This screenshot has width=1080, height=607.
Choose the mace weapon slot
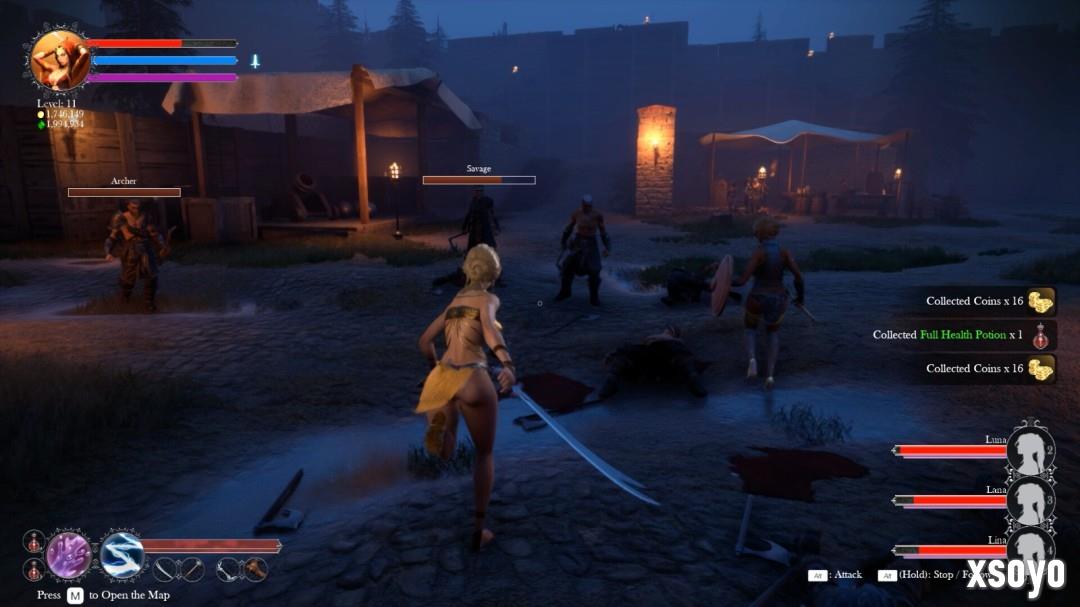click(192, 569)
